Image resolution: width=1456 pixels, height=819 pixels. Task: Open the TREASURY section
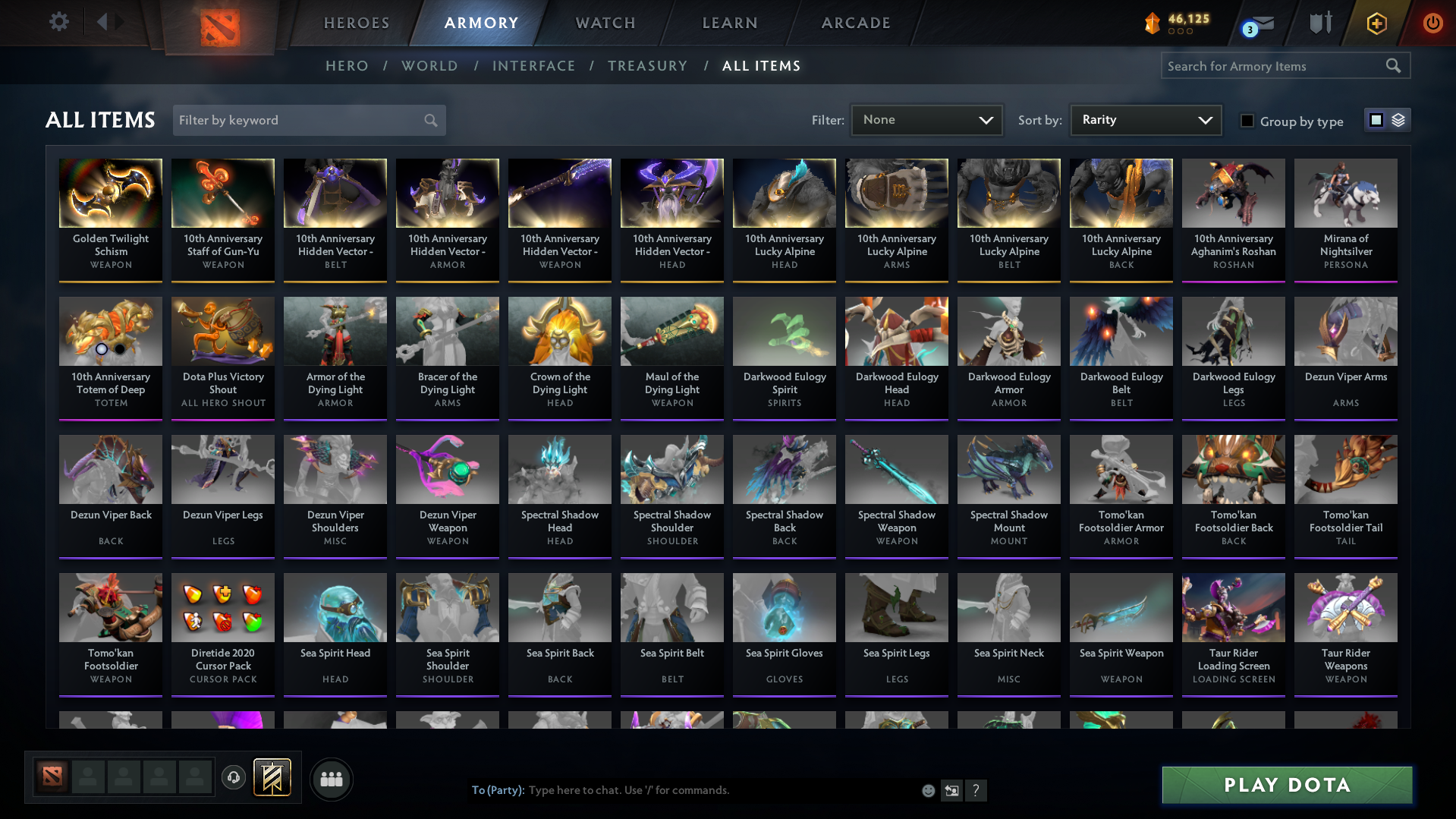pyautogui.click(x=647, y=66)
